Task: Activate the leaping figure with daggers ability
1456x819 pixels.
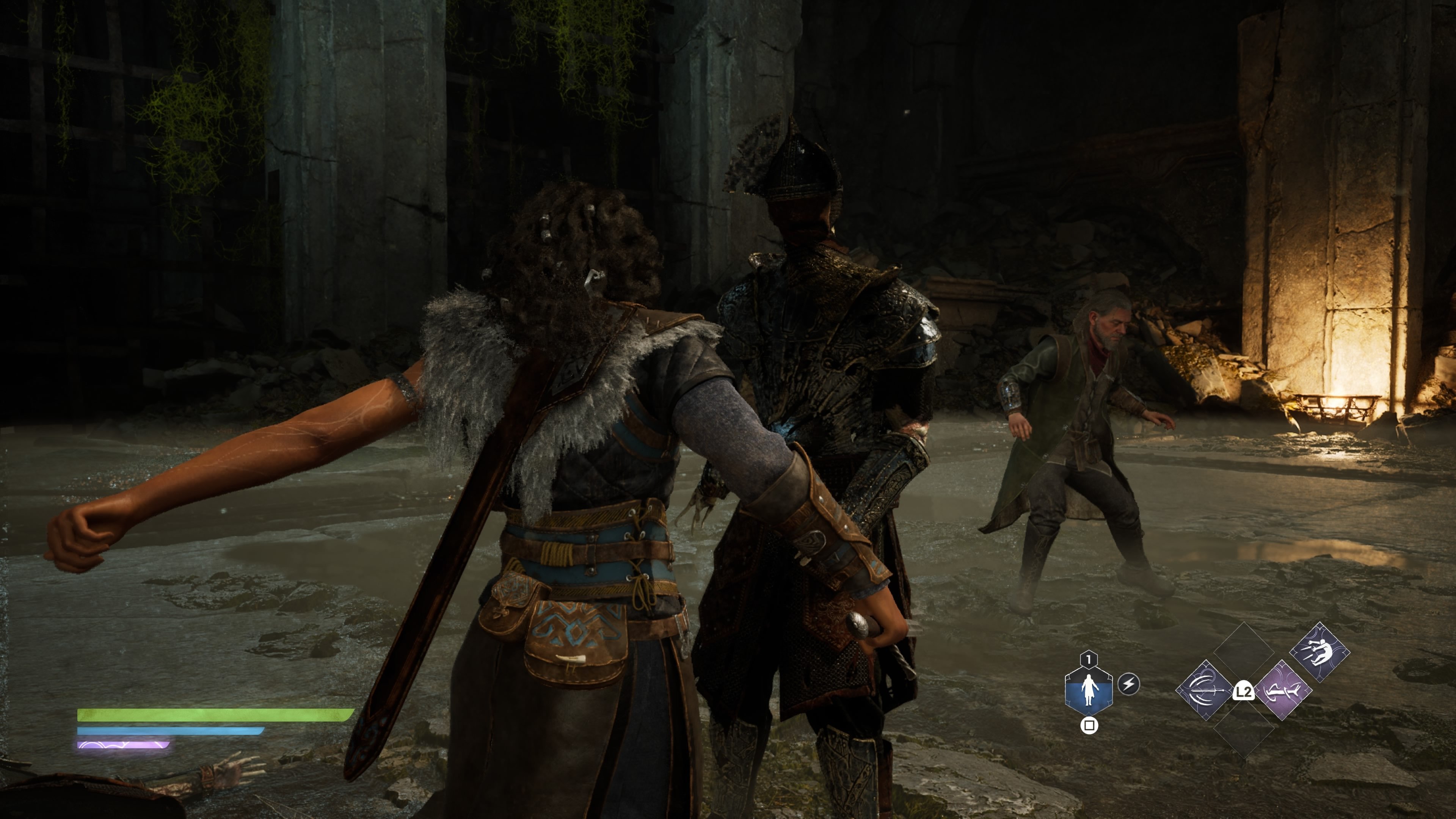Action: point(1319,652)
